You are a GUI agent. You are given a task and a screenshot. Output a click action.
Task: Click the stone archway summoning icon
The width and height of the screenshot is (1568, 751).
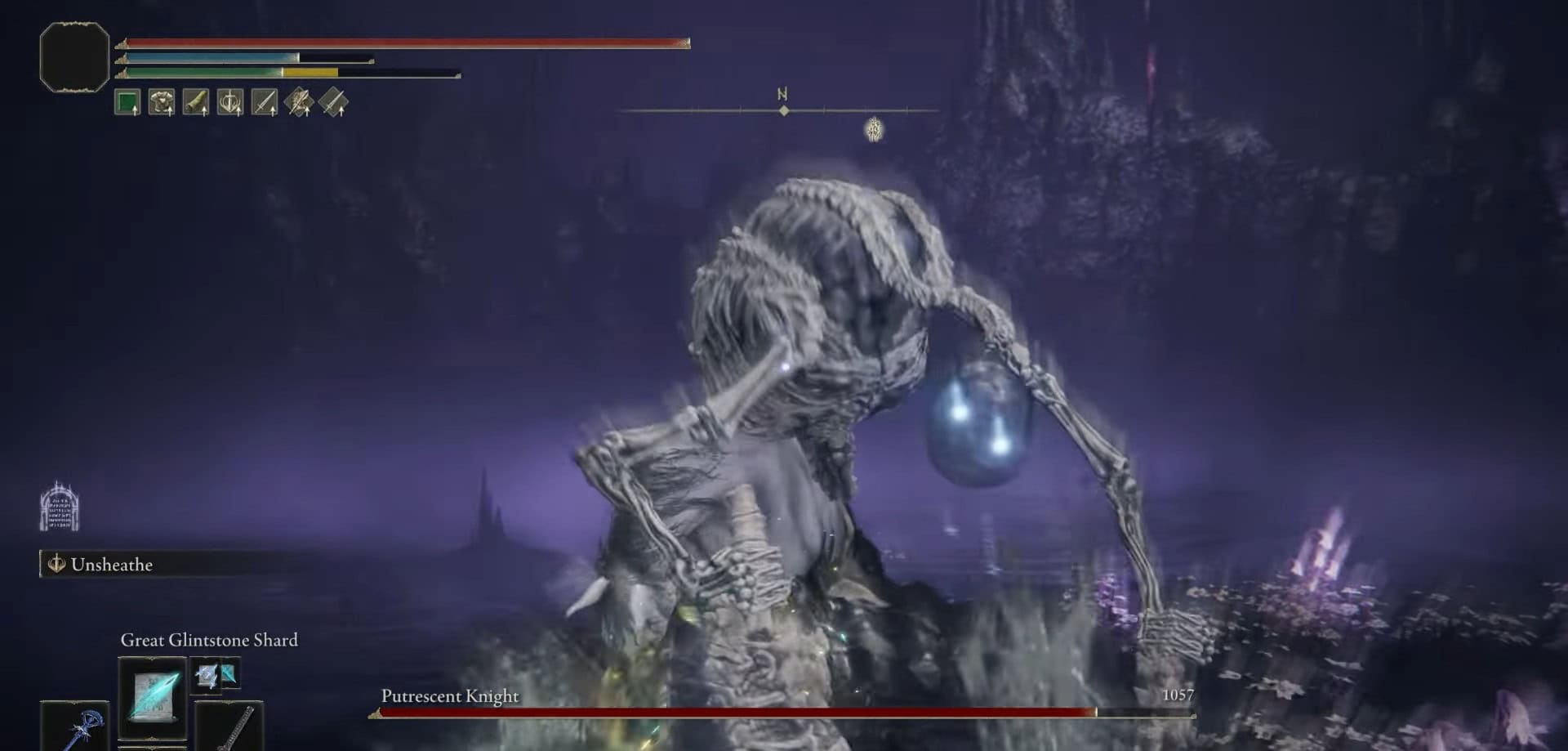pos(60,507)
